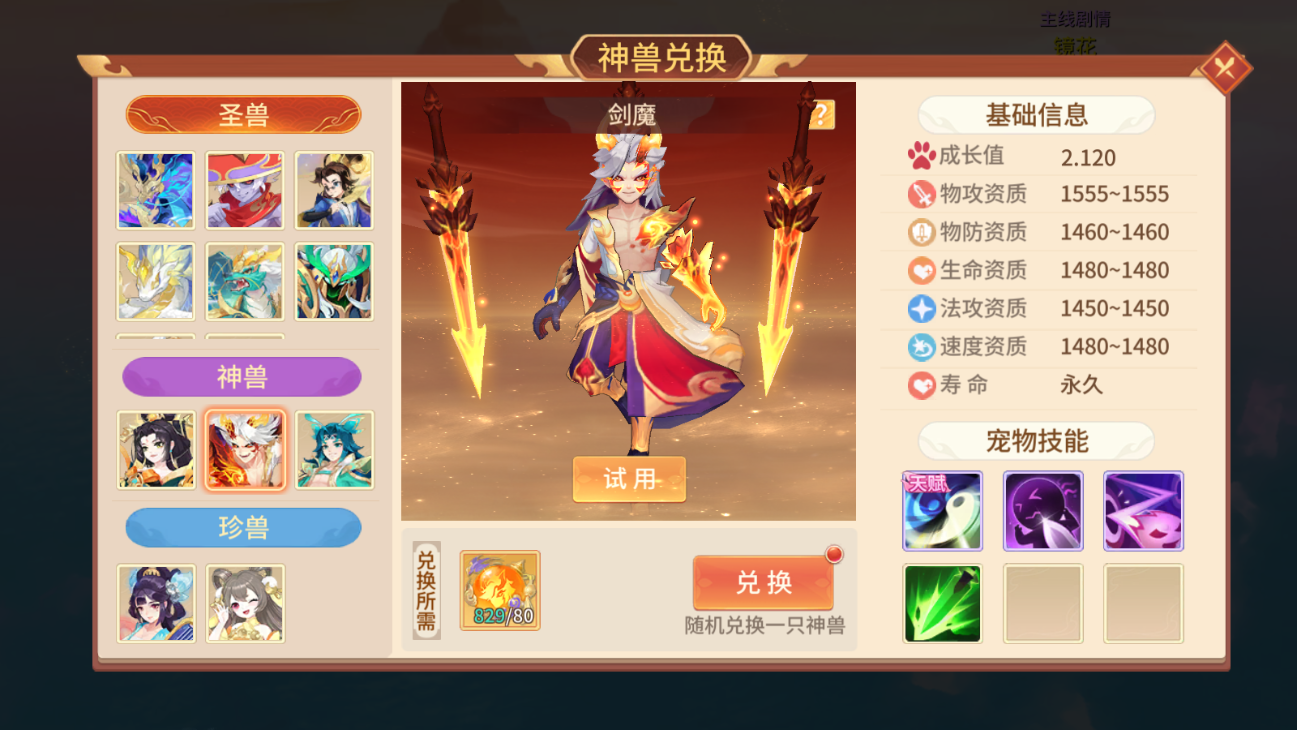The width and height of the screenshot is (1297, 730).
Task: View the purple dark-orb pet skill icon
Action: [1042, 511]
